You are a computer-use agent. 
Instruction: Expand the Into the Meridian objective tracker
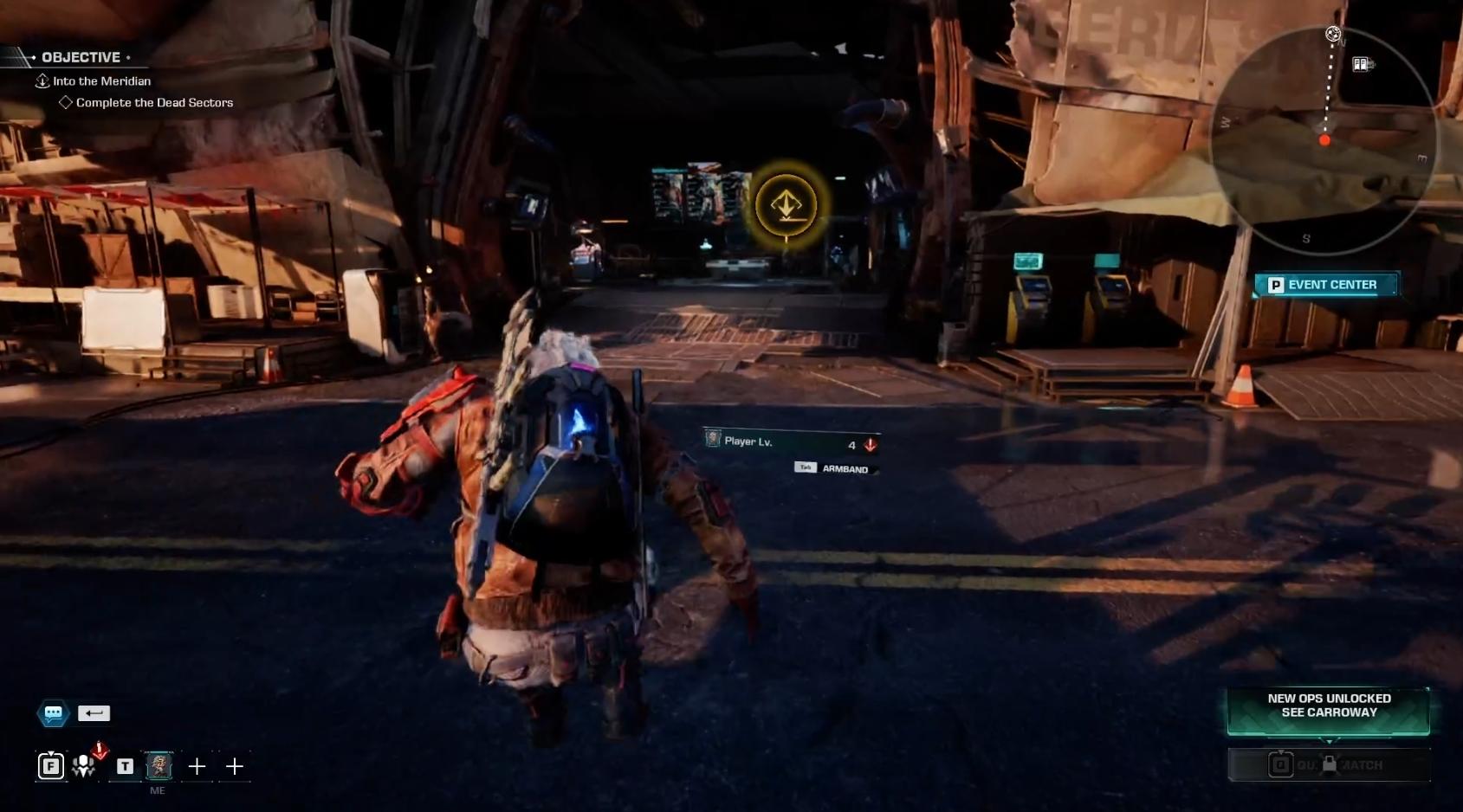click(x=101, y=81)
